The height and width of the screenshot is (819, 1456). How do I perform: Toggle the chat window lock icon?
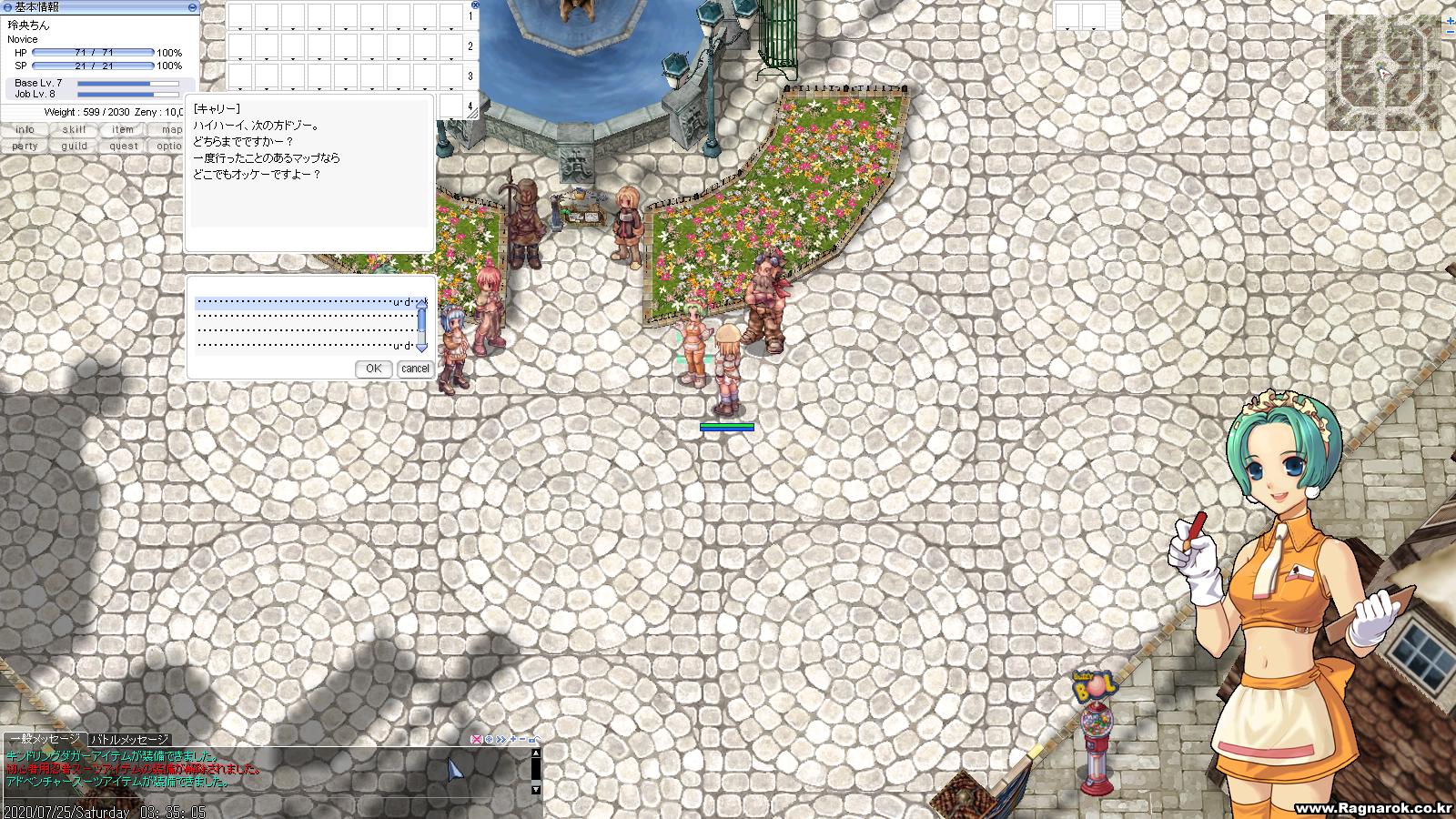point(534,740)
